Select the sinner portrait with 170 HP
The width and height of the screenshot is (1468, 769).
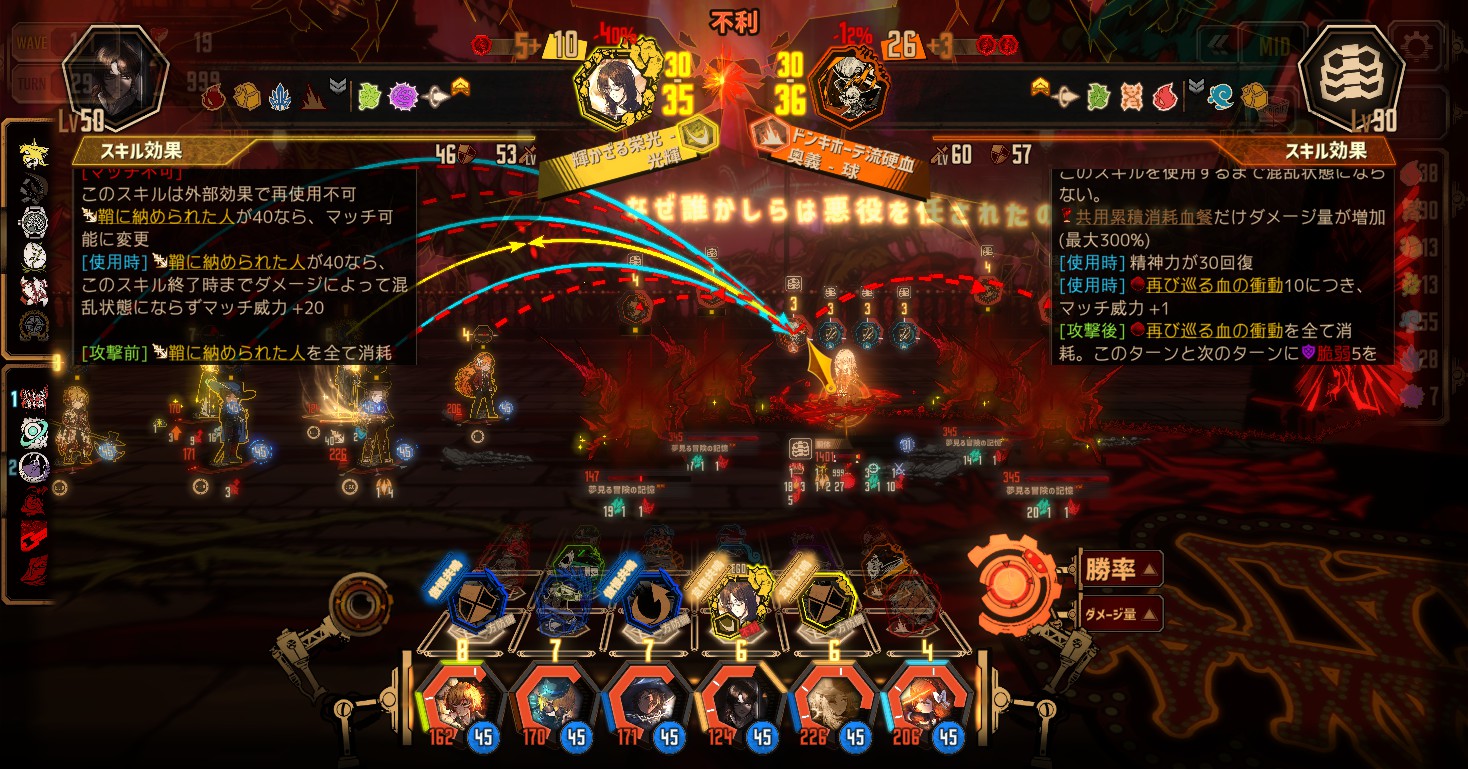click(547, 702)
